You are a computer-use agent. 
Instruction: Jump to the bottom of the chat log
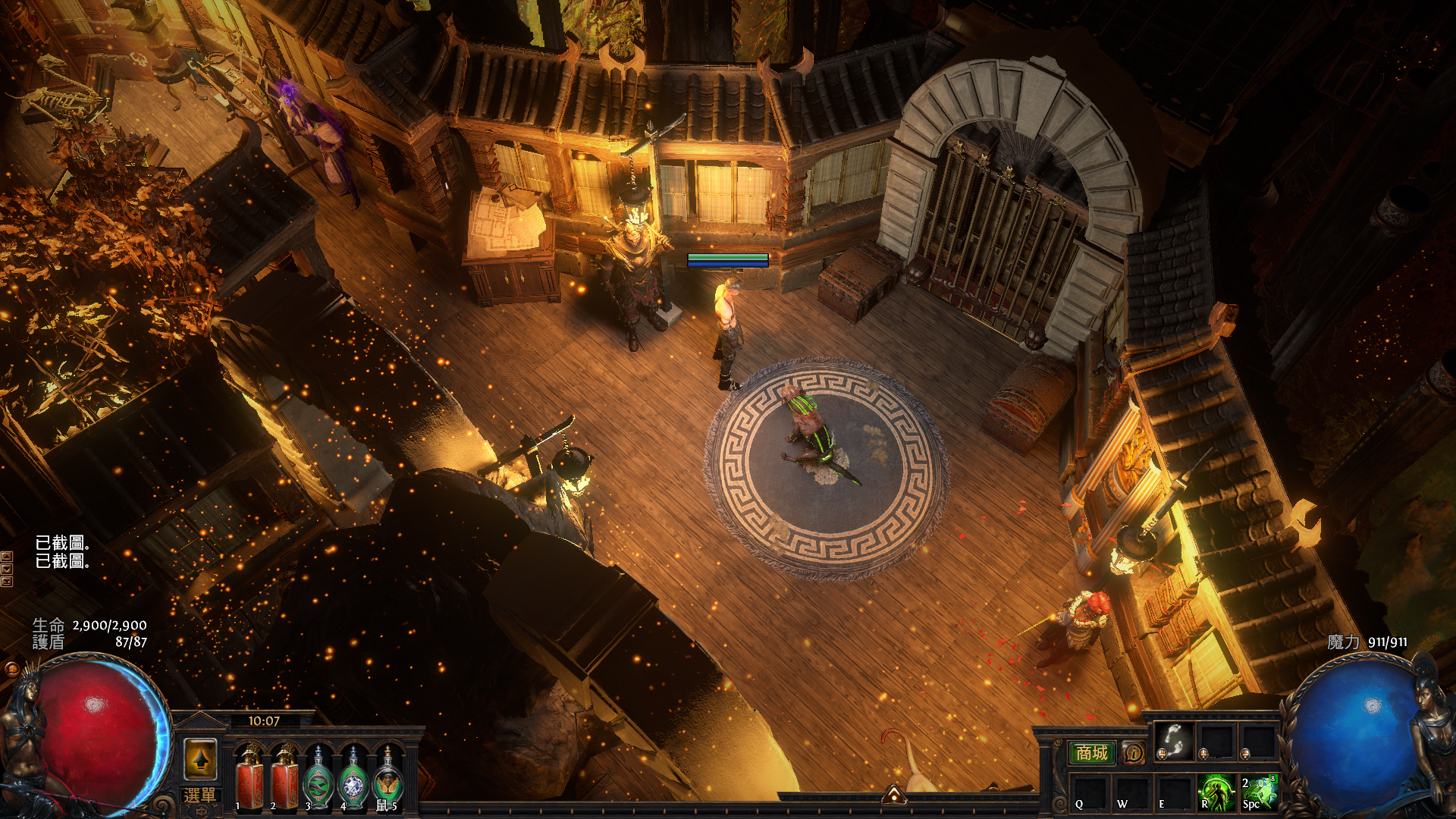(x=7, y=582)
